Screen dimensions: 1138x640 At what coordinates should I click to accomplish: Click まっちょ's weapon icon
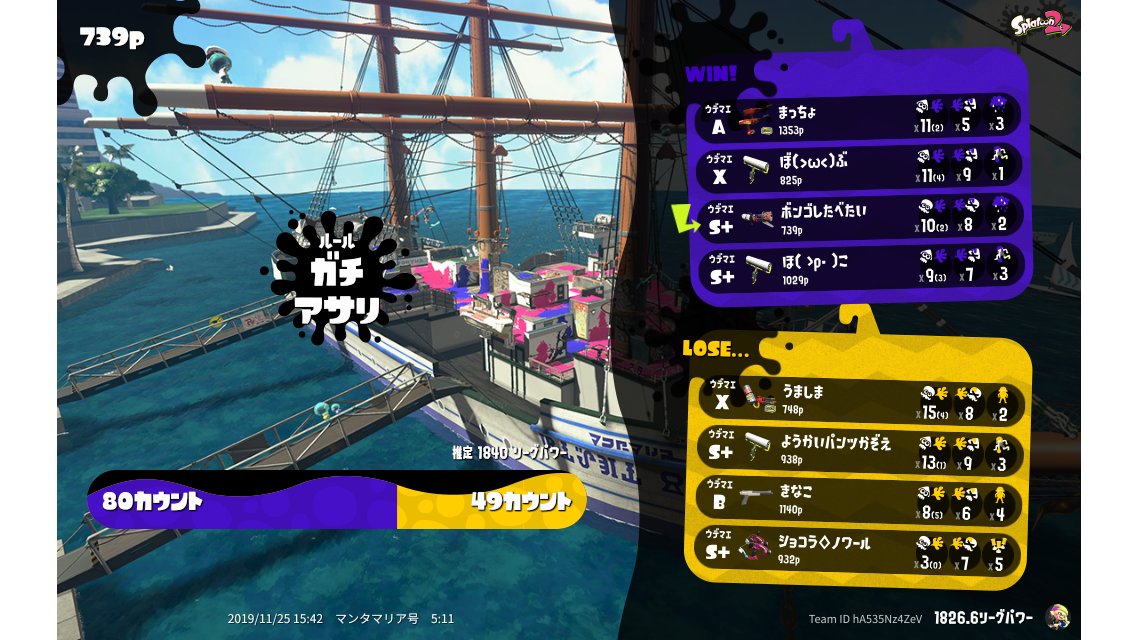point(757,119)
